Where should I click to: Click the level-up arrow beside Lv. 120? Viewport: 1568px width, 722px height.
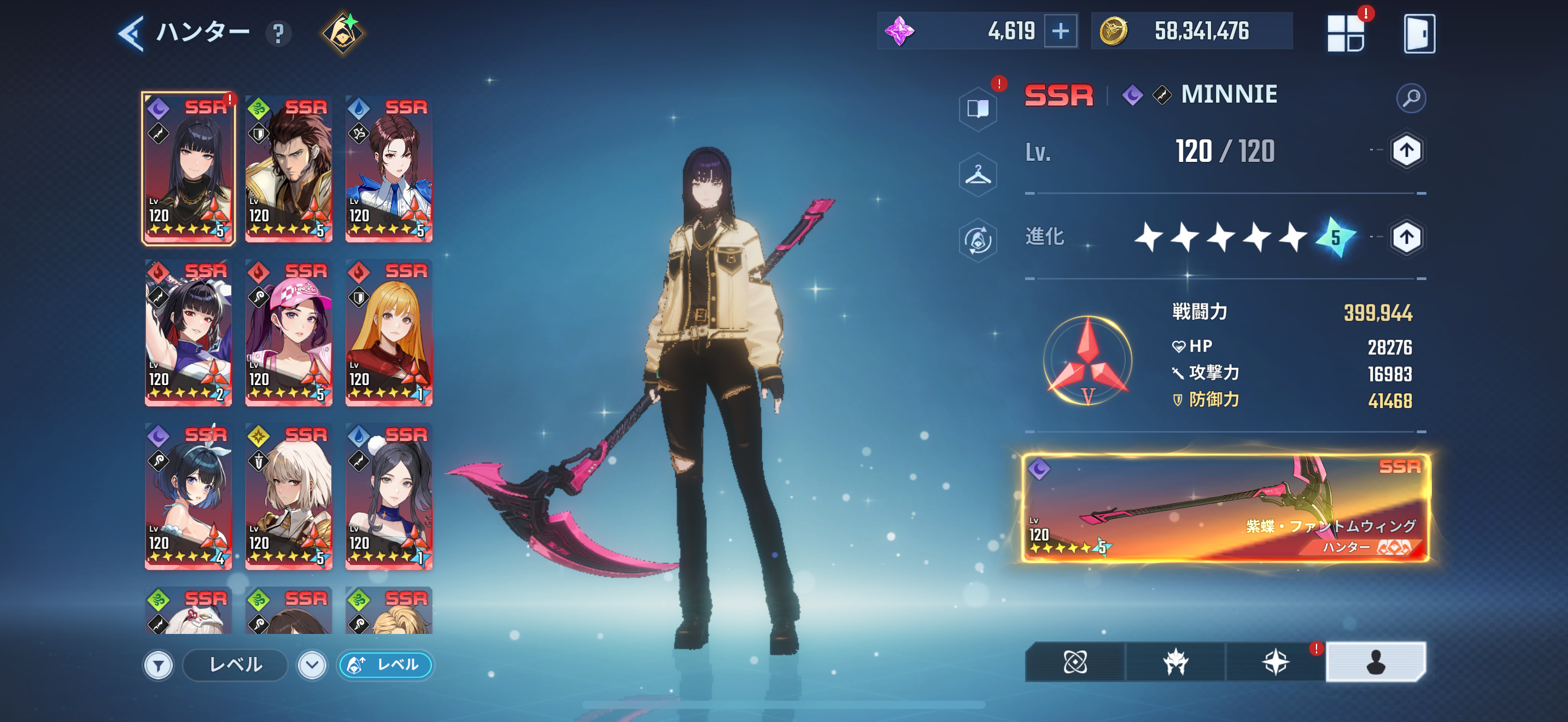coord(1406,151)
